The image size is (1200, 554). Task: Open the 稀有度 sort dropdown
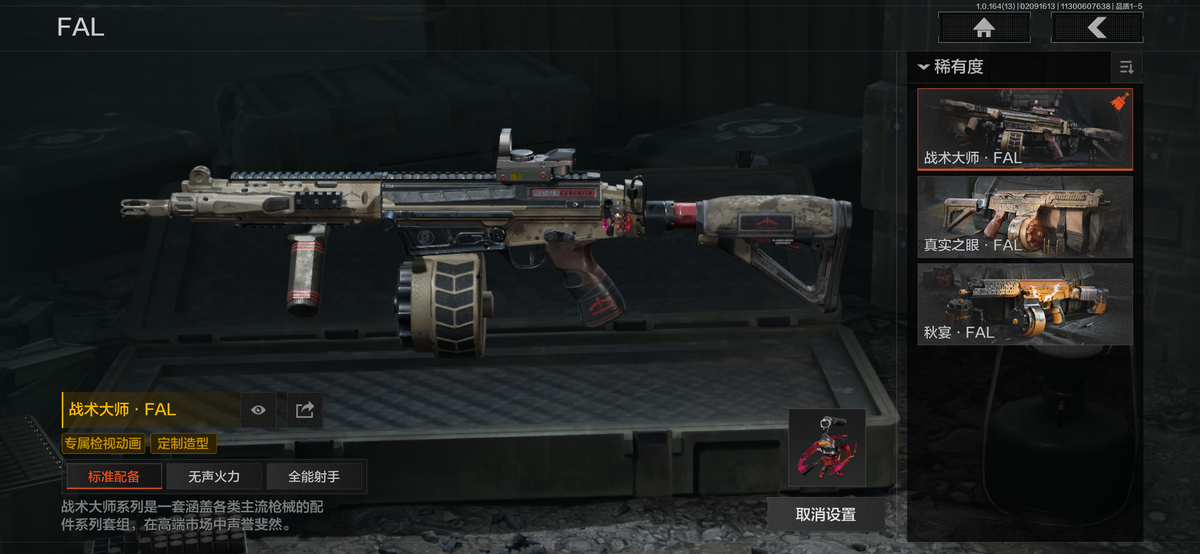coord(952,67)
